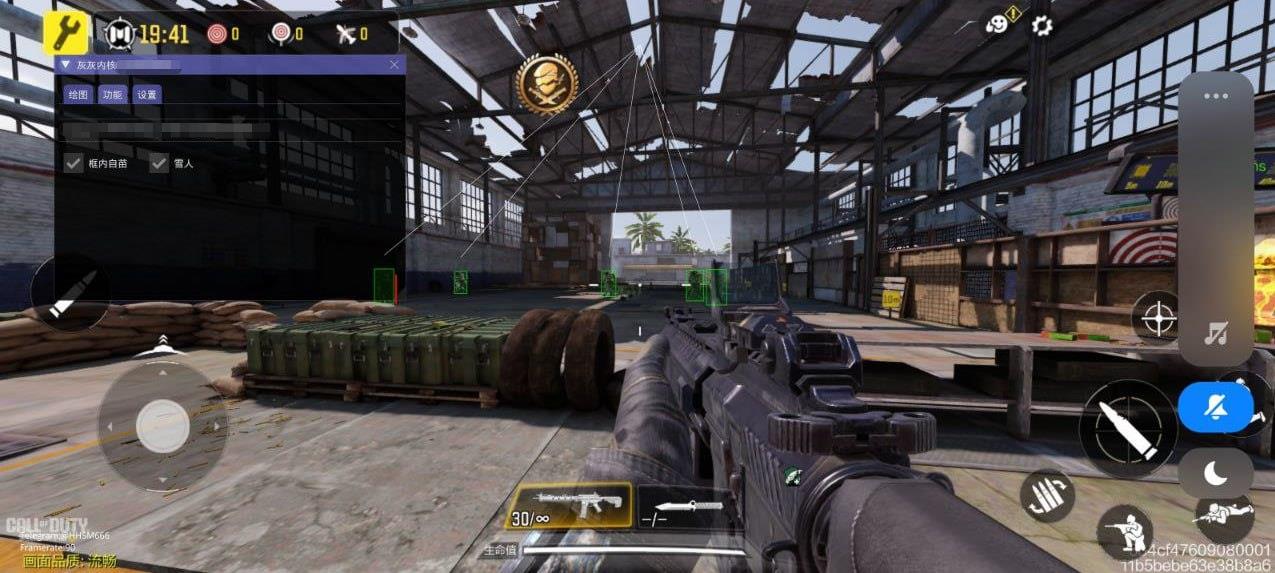Open the three-dots side panel menu
Screen dimensions: 1275x573
pyautogui.click(x=1215, y=97)
